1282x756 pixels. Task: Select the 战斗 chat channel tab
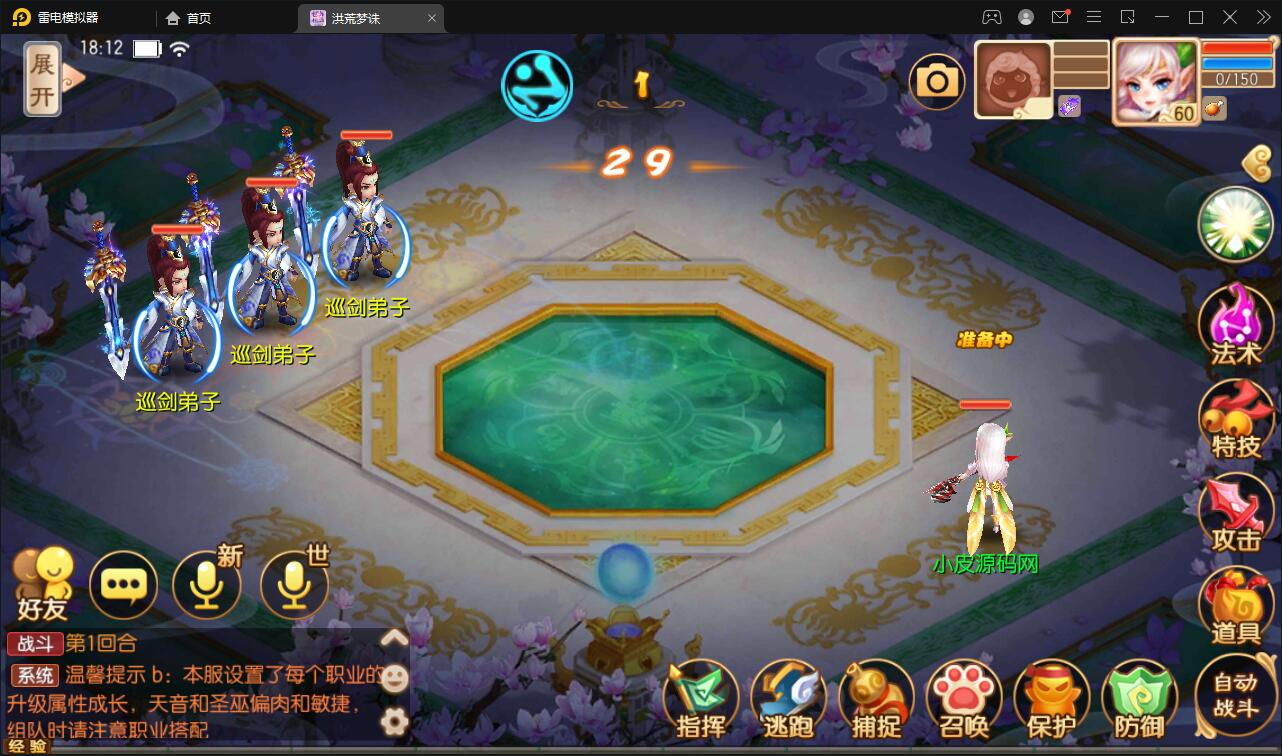36,644
